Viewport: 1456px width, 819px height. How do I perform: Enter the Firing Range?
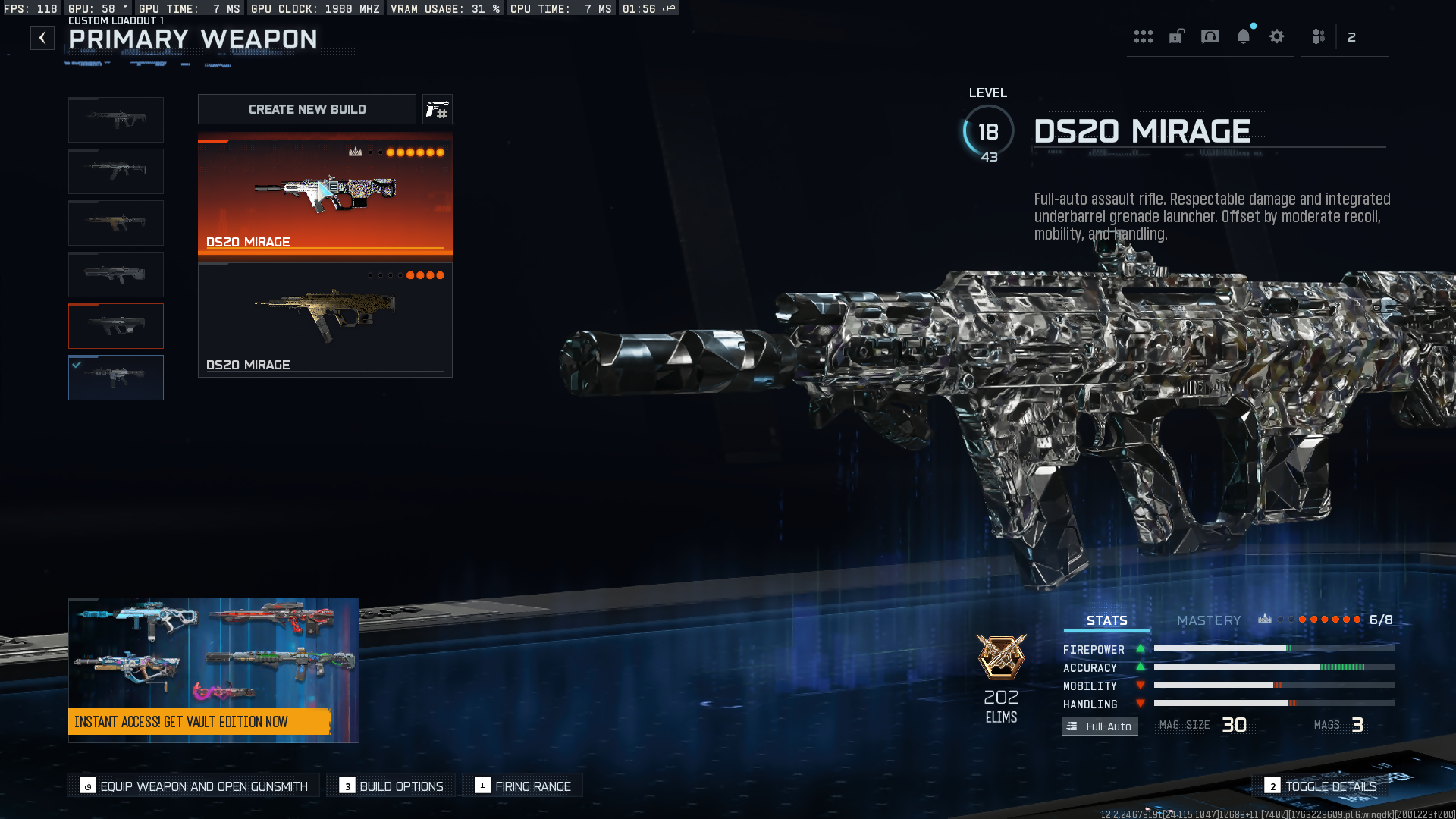(x=522, y=786)
